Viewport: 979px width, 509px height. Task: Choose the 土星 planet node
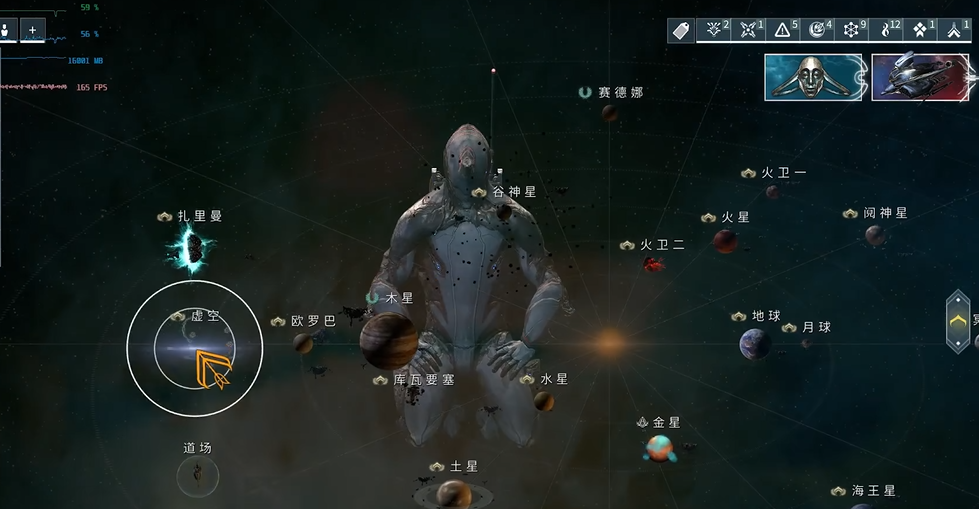click(453, 493)
